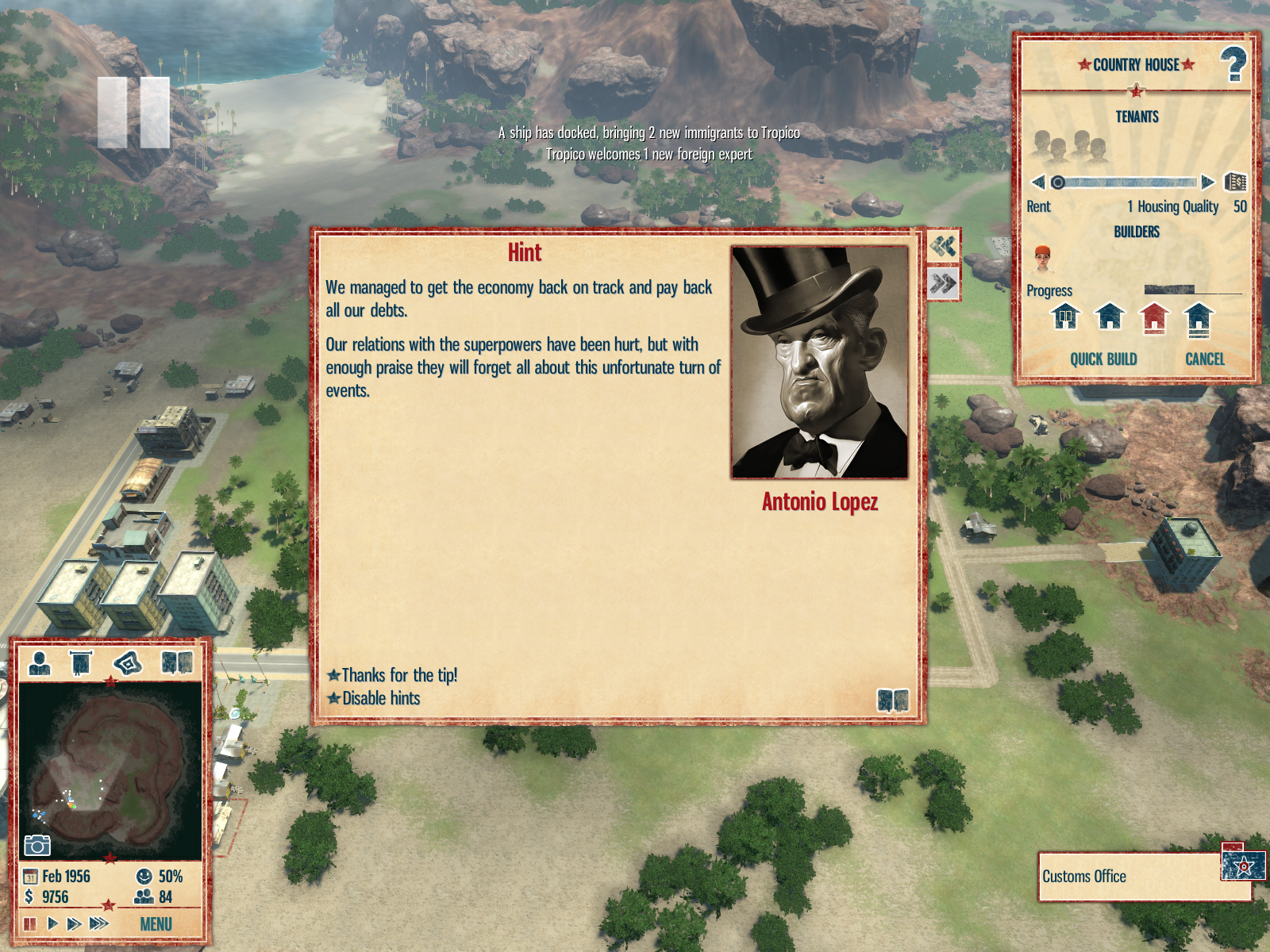Click the island minimap

tap(110, 771)
